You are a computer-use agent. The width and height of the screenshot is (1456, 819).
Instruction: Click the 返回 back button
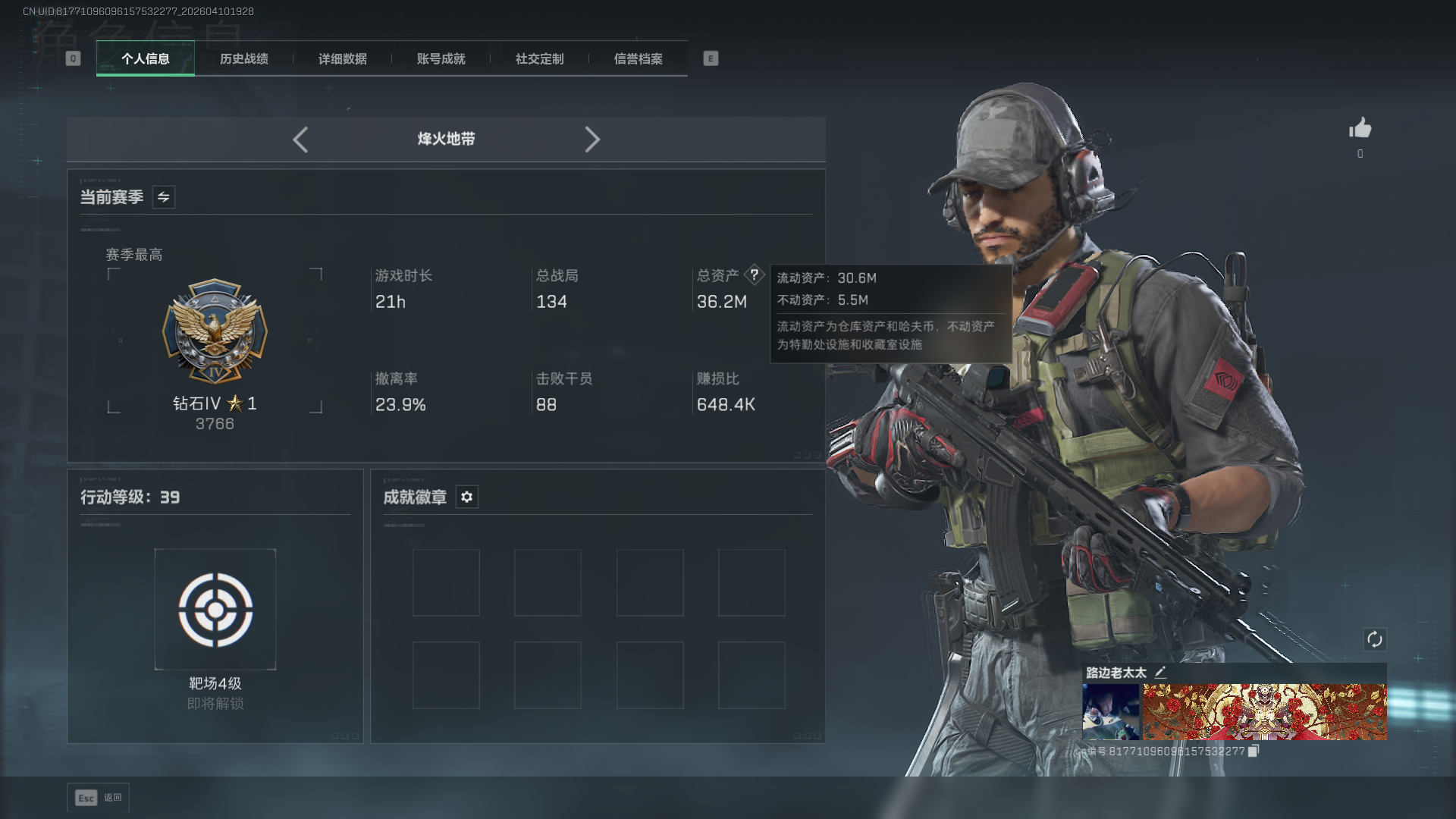point(98,798)
